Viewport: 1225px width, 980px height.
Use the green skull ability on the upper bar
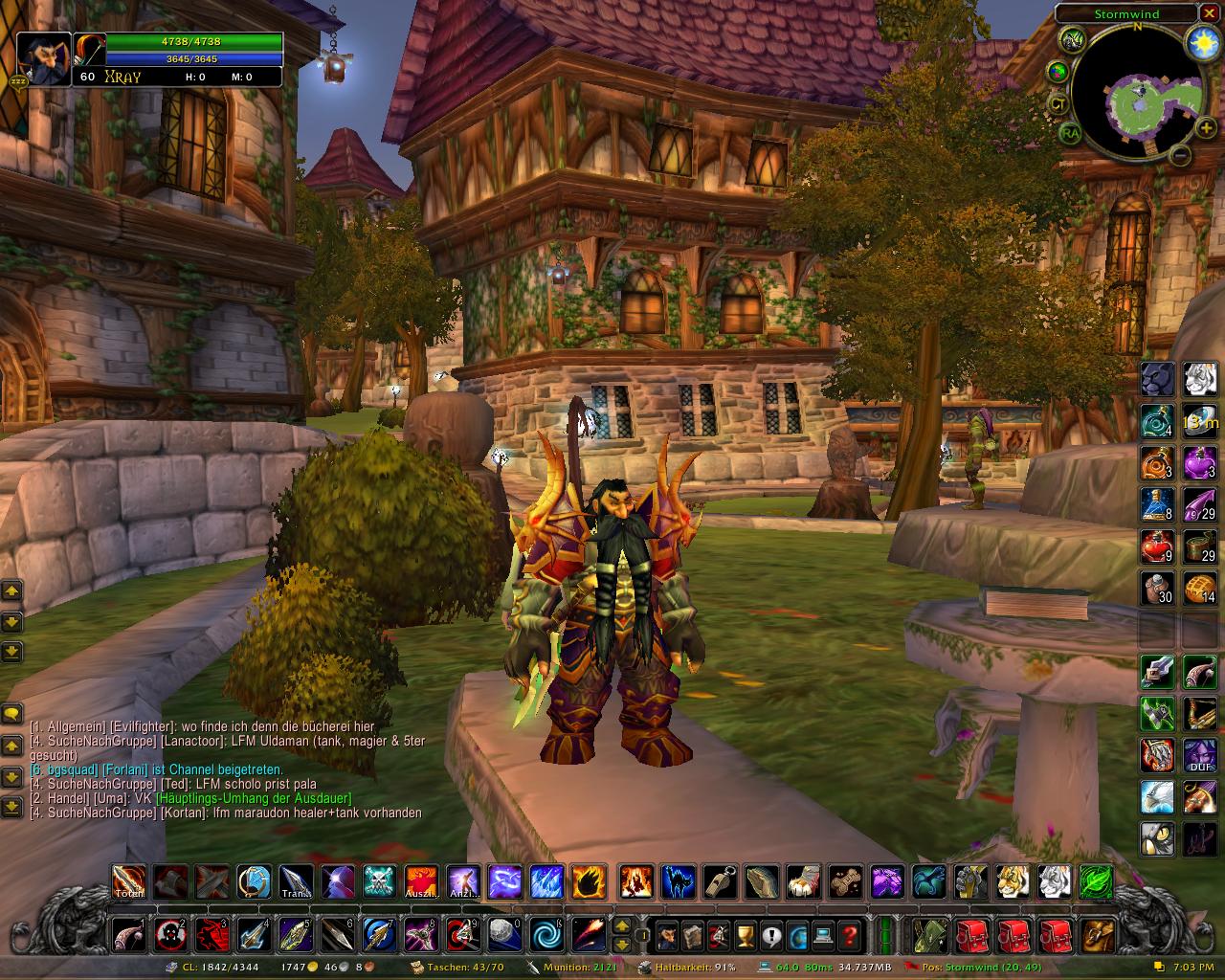tap(379, 880)
